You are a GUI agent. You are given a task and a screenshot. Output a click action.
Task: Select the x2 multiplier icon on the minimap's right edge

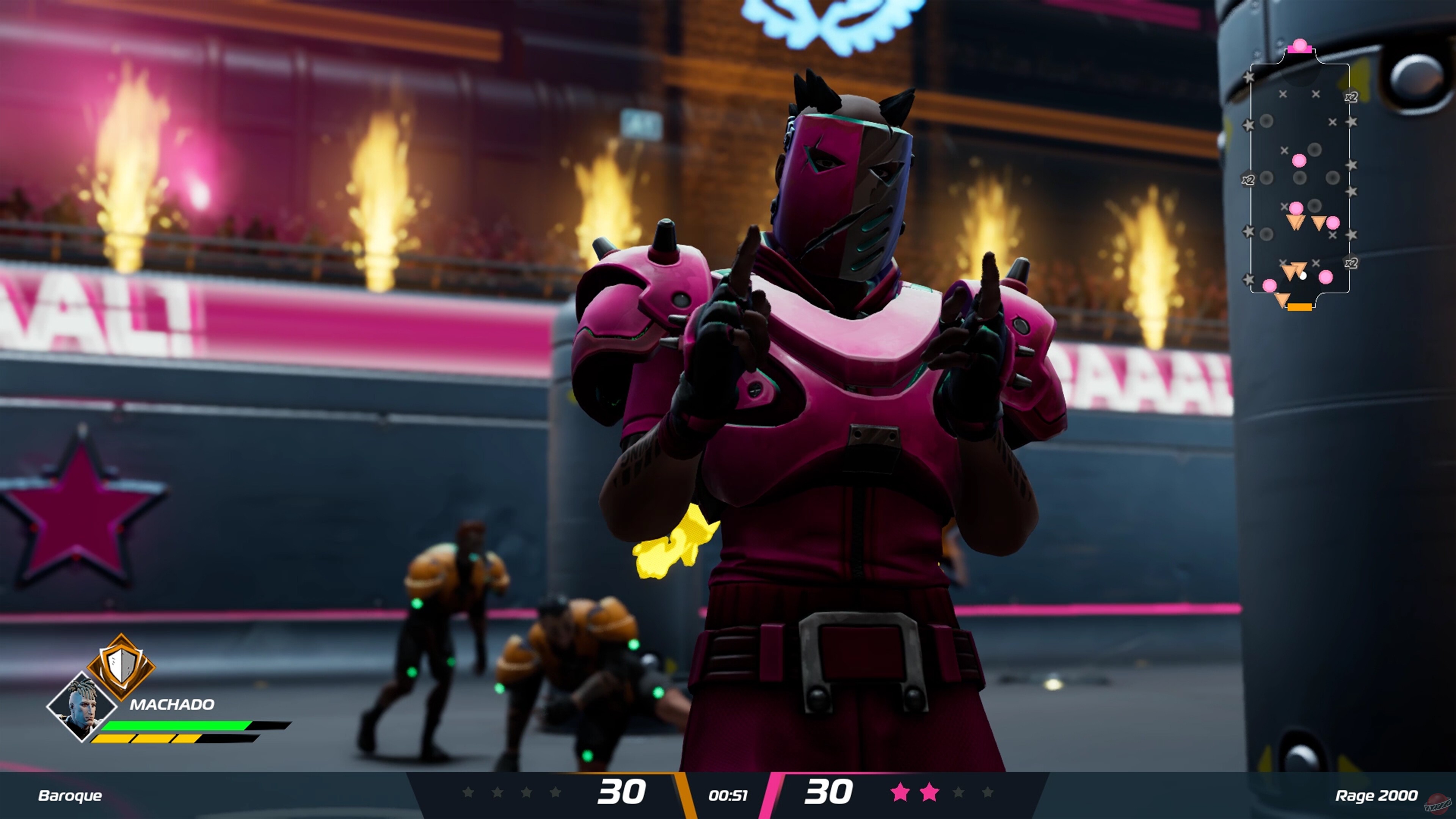click(1351, 96)
